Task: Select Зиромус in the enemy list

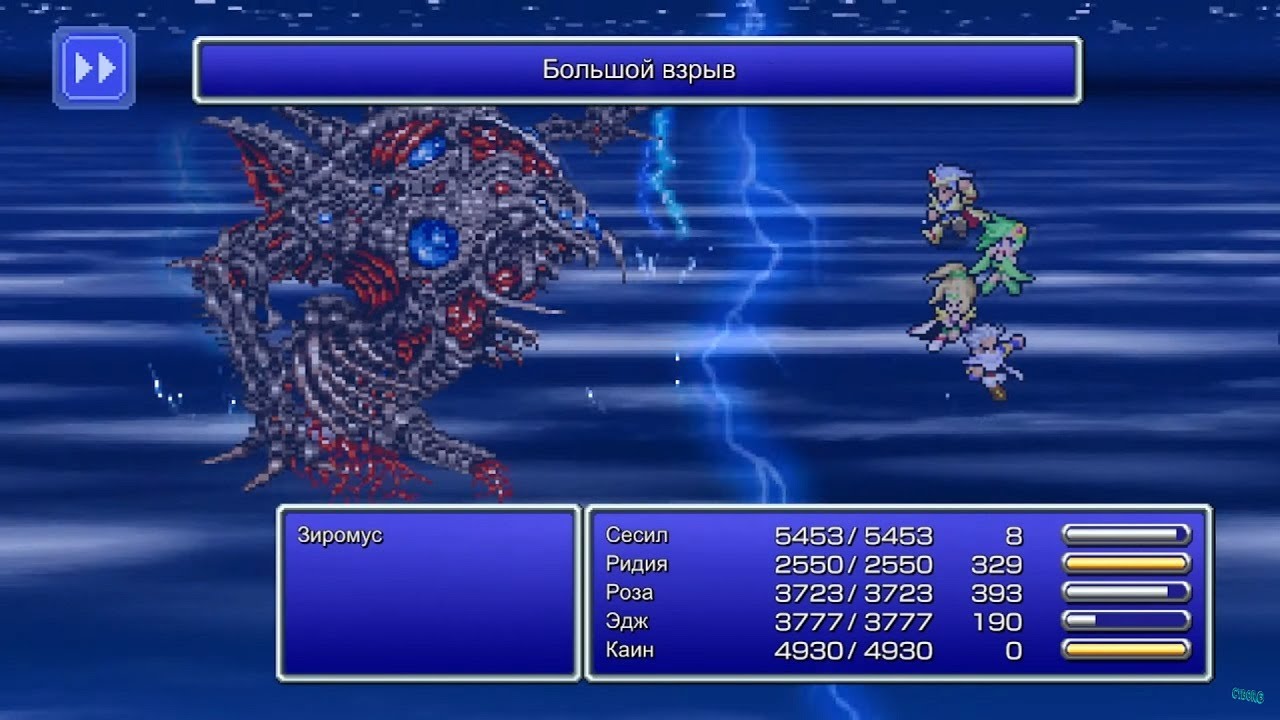Action: 340,536
